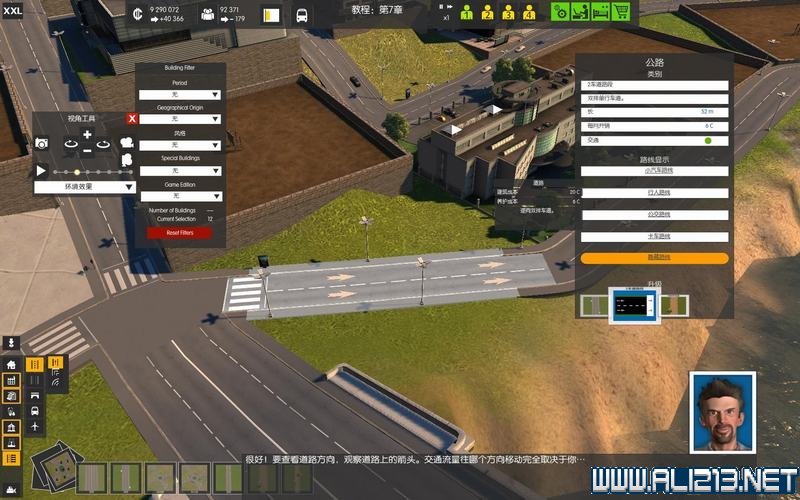Viewport: 800px width, 500px height.
Task: Show the 卡车路线 truck routes
Action: pos(654,237)
